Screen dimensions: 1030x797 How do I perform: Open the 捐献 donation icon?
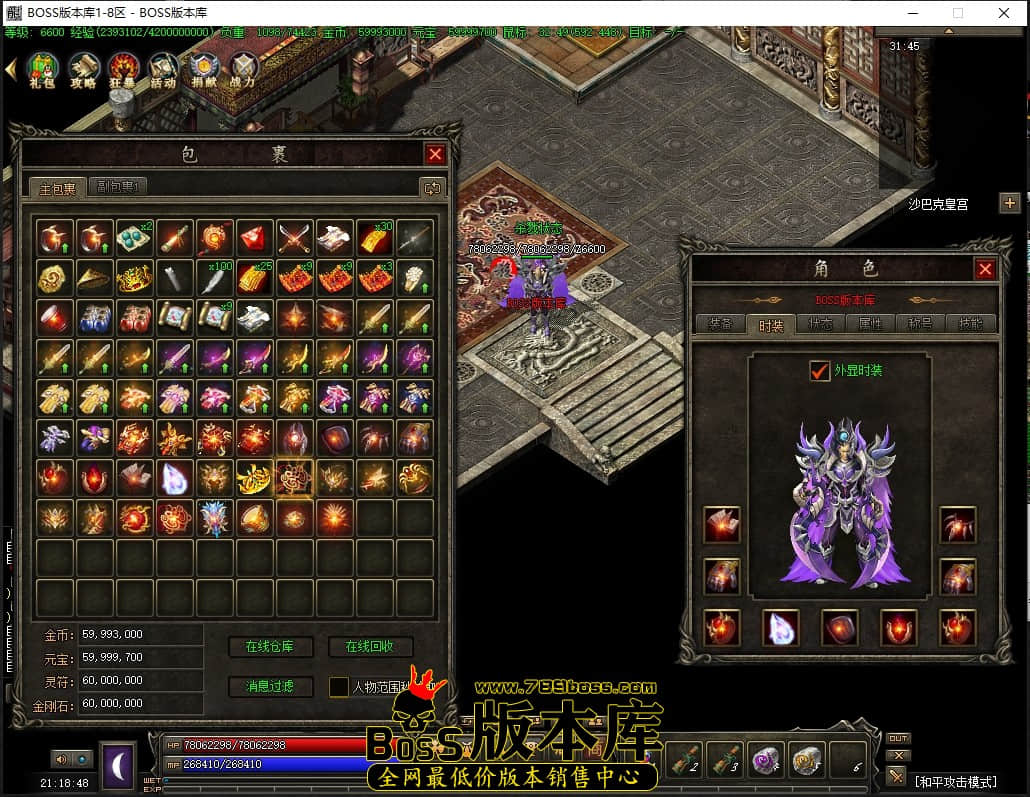point(203,69)
